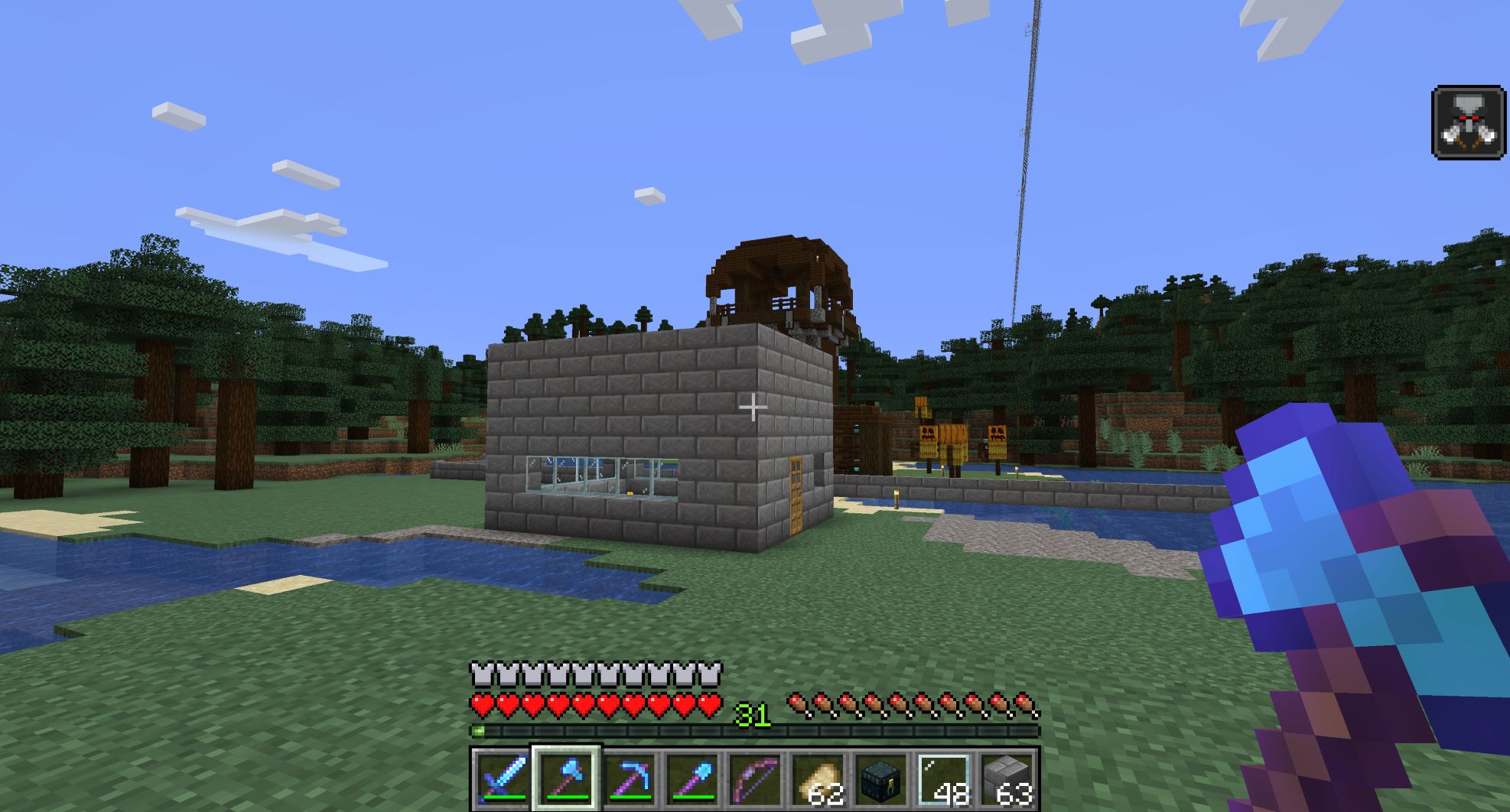
Task: Select the bread stack of 62
Action: pos(818,779)
